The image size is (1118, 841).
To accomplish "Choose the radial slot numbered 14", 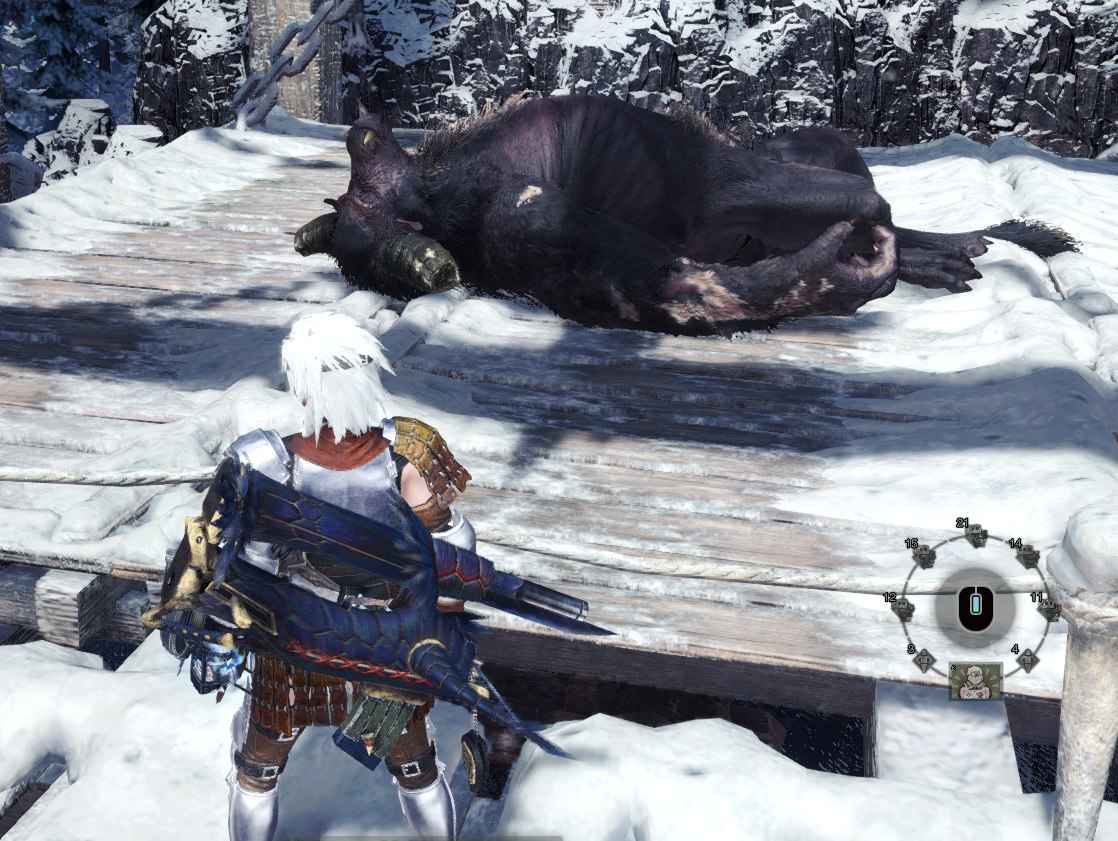I will point(1027,556).
